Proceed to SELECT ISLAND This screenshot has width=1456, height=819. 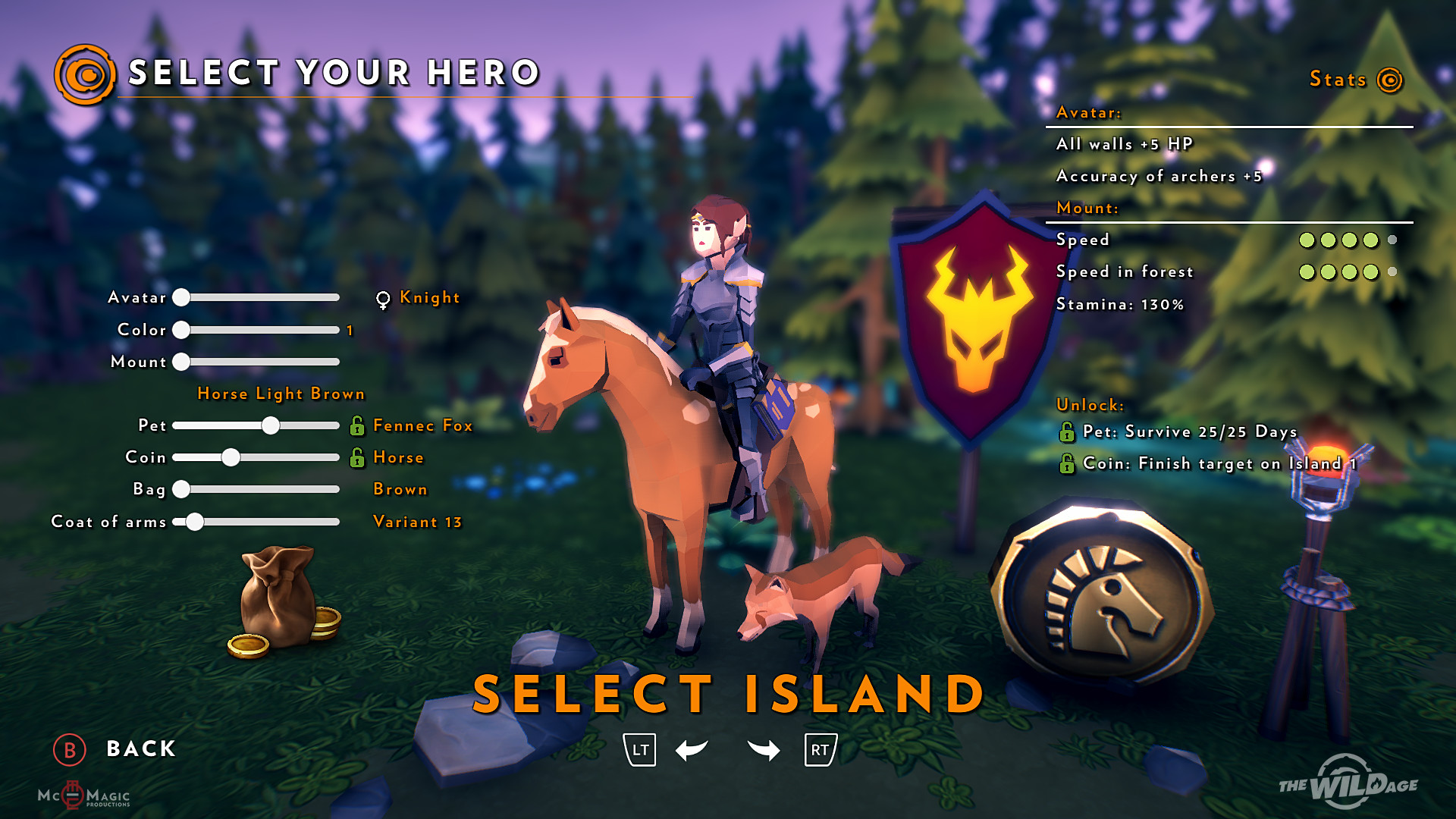pyautogui.click(x=728, y=694)
